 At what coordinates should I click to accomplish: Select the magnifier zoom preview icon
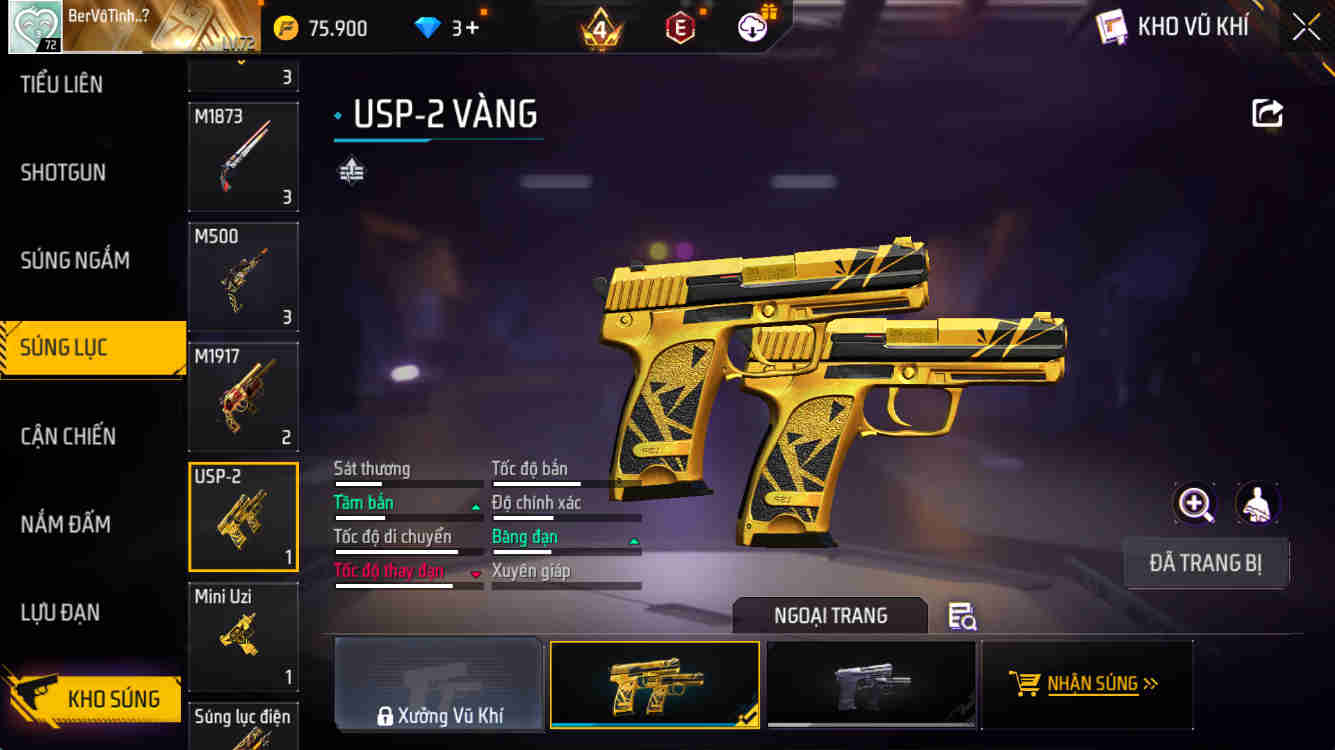coord(1195,503)
